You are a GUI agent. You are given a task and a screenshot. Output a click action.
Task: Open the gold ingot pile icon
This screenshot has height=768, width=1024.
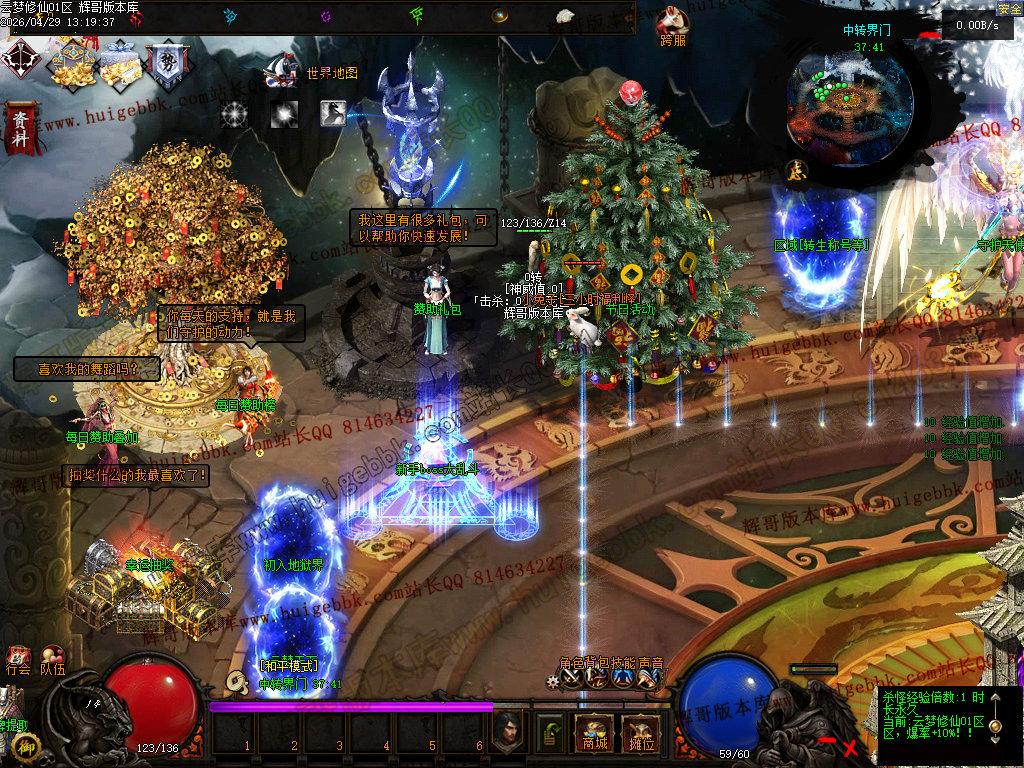point(71,64)
